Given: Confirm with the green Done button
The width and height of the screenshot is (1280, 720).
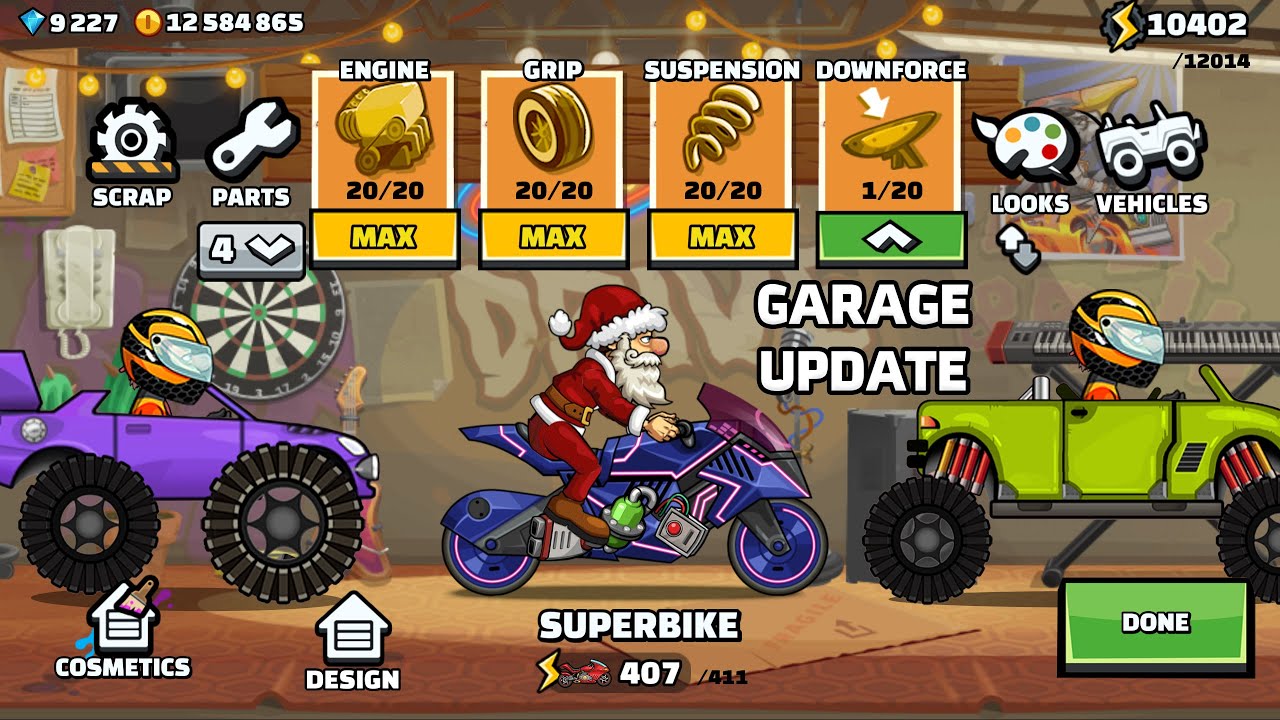Looking at the screenshot, I should pyautogui.click(x=1155, y=623).
